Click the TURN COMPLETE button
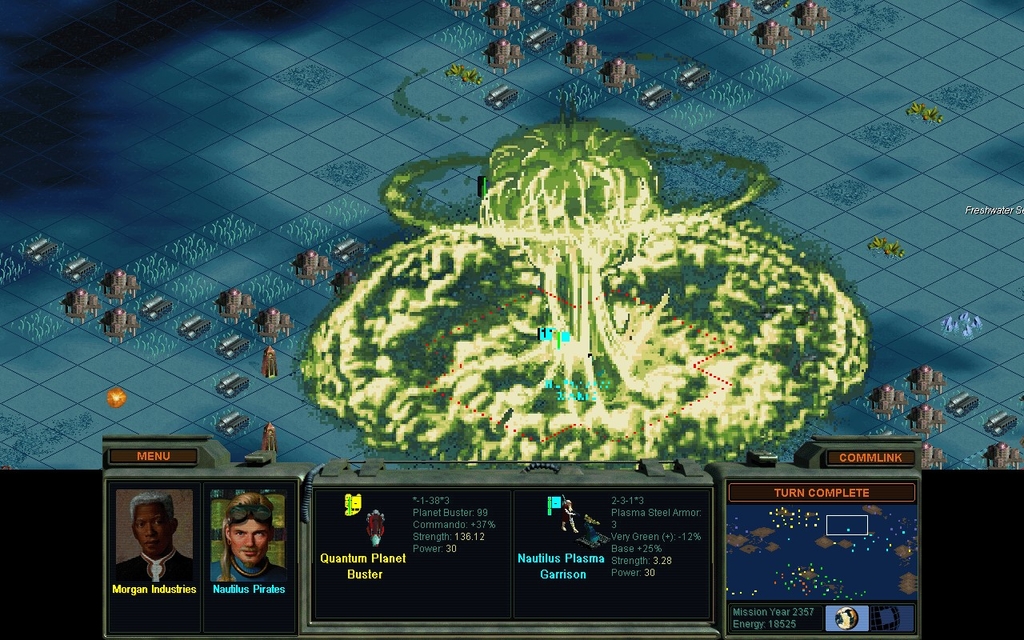The image size is (1024, 640). point(821,493)
